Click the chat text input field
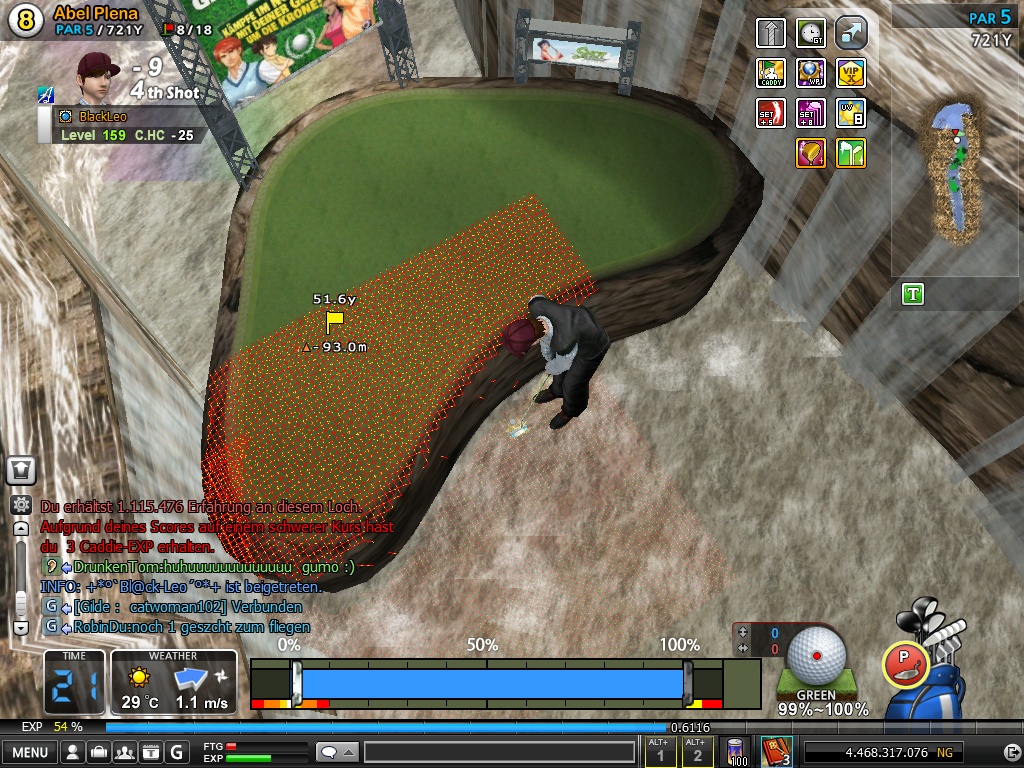 point(499,752)
